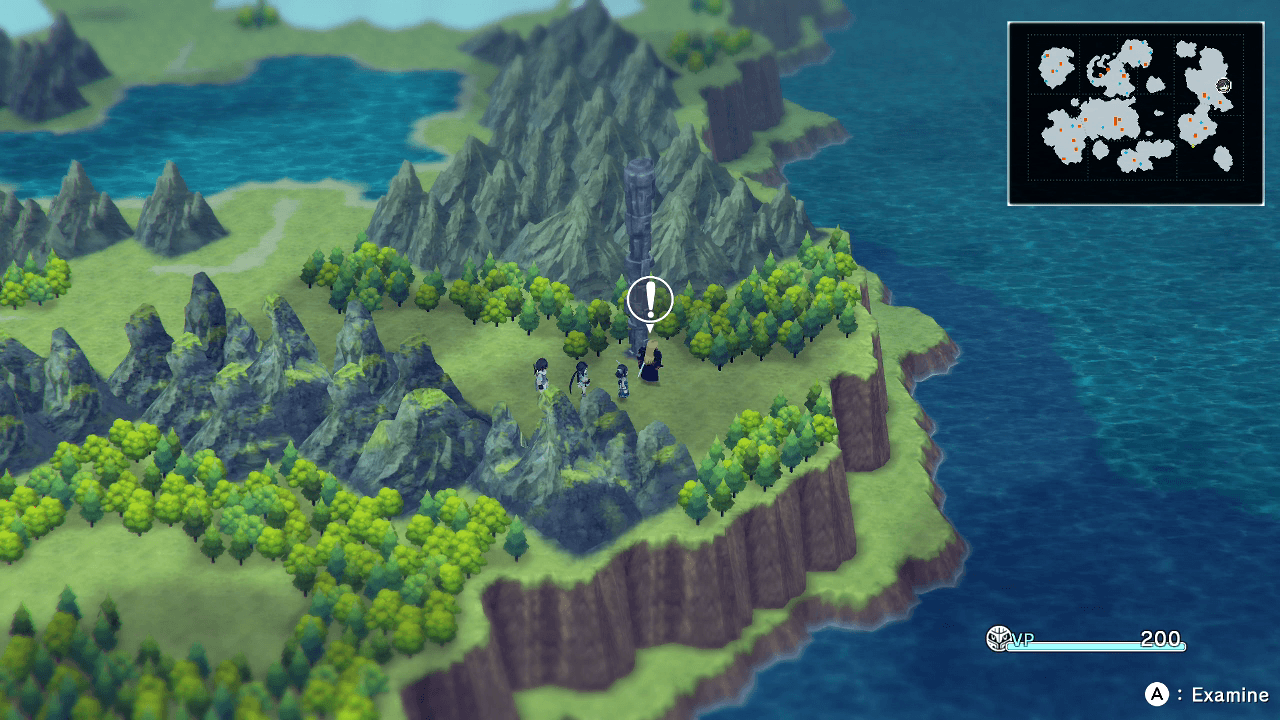Screen dimensions: 1280x720
Task: Click the player portrait marker on the minimap
Action: [x=1222, y=85]
